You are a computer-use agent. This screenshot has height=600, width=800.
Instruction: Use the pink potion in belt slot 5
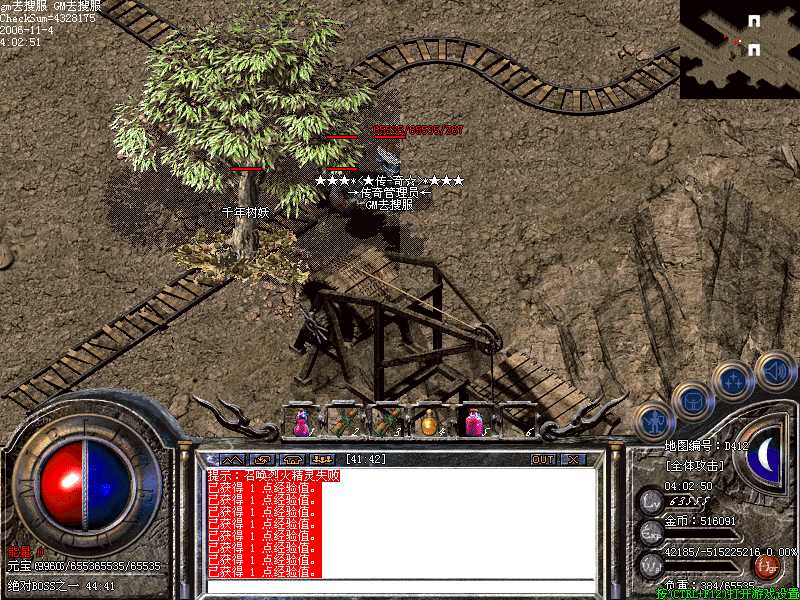tap(473, 422)
